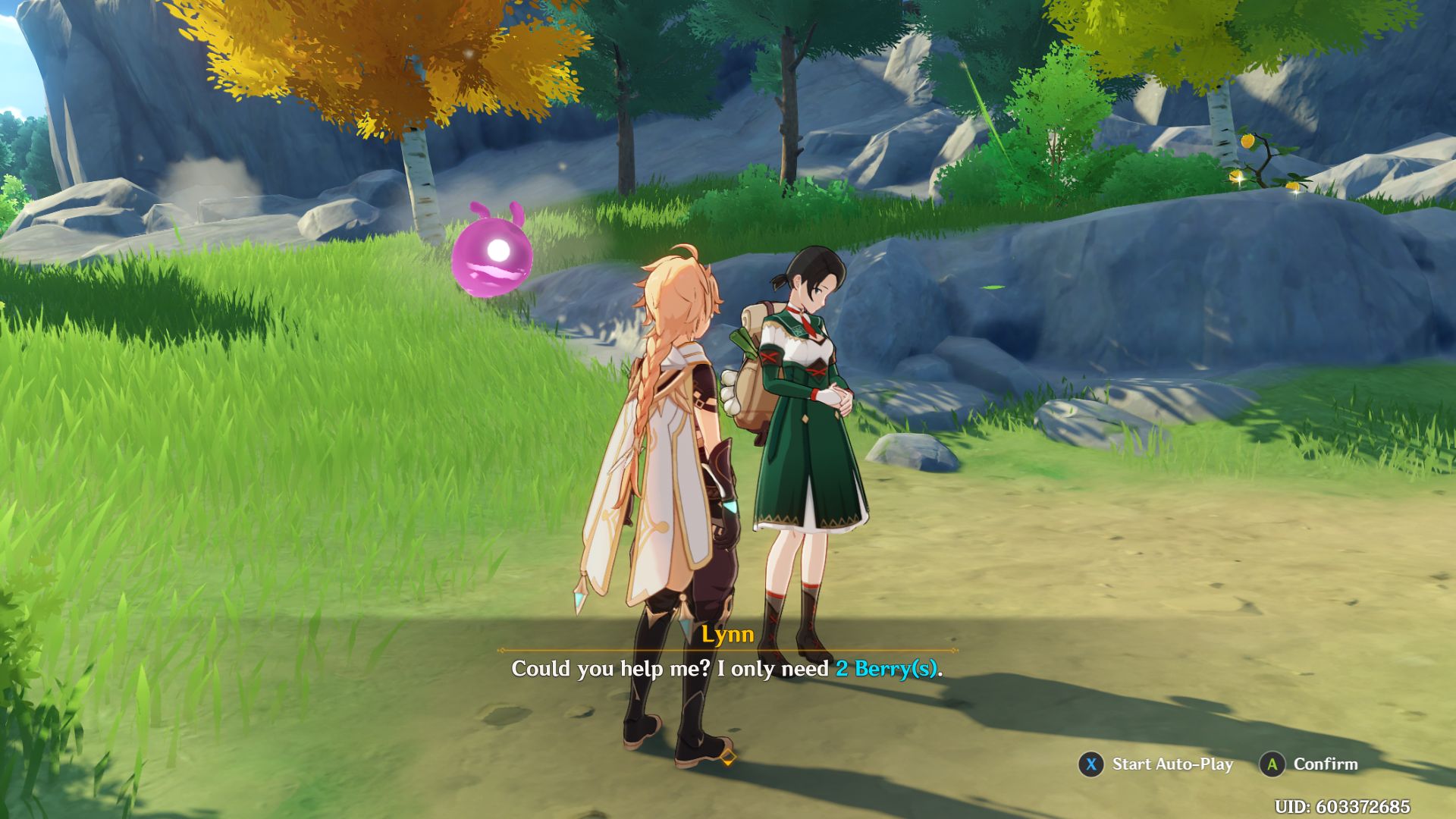Select the speaker name Lynn

coord(727,636)
